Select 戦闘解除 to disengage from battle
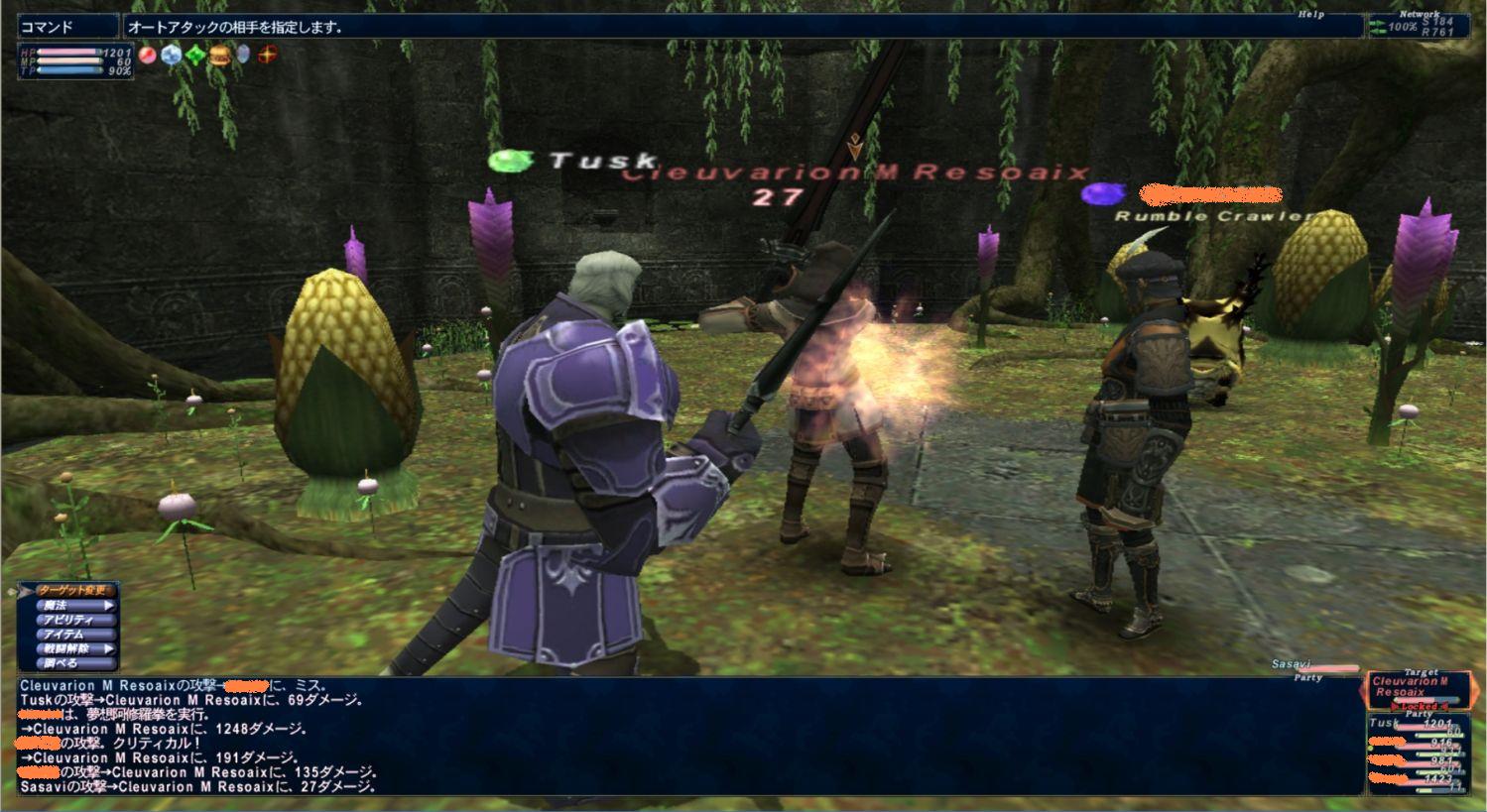The width and height of the screenshot is (1487, 812). point(69,649)
